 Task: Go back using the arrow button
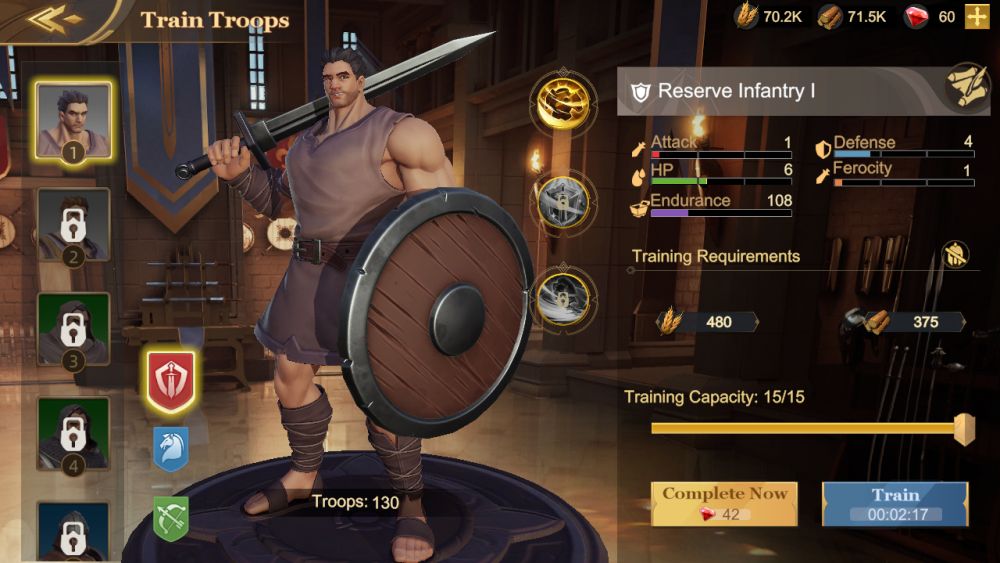(54, 19)
